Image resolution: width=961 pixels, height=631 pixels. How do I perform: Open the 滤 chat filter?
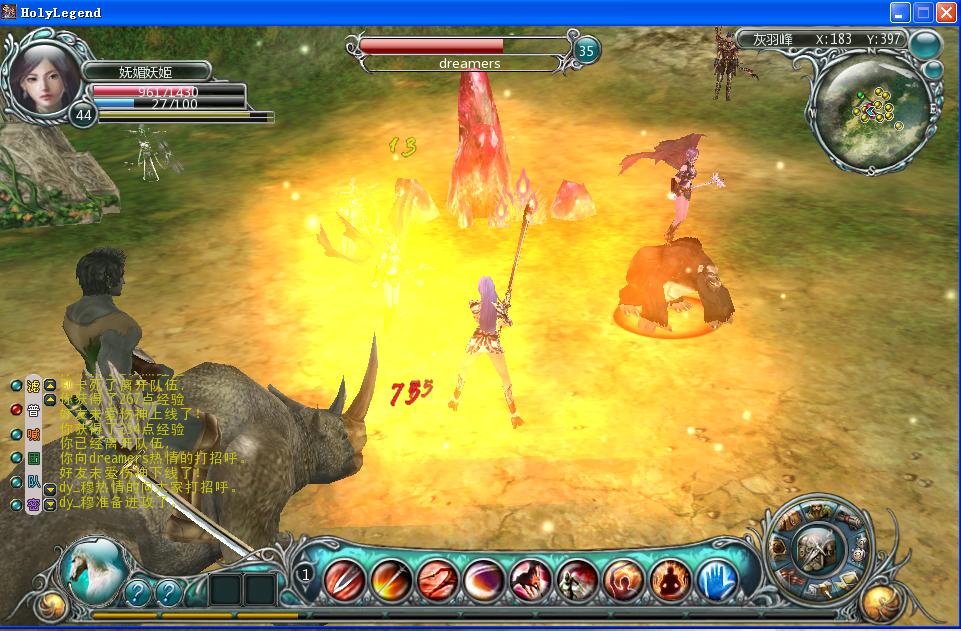click(x=33, y=386)
